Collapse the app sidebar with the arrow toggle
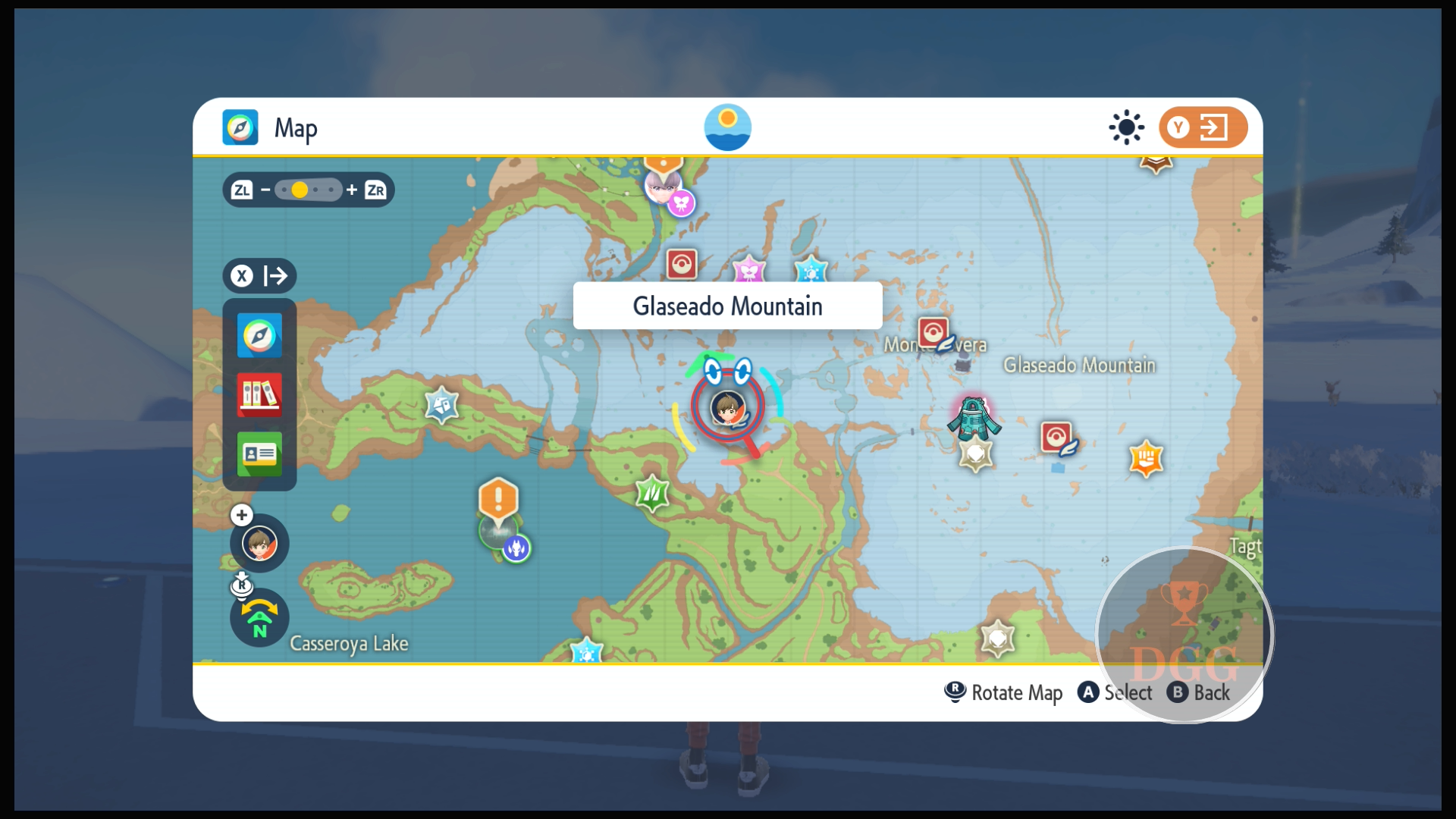1456x819 pixels. (x=259, y=275)
